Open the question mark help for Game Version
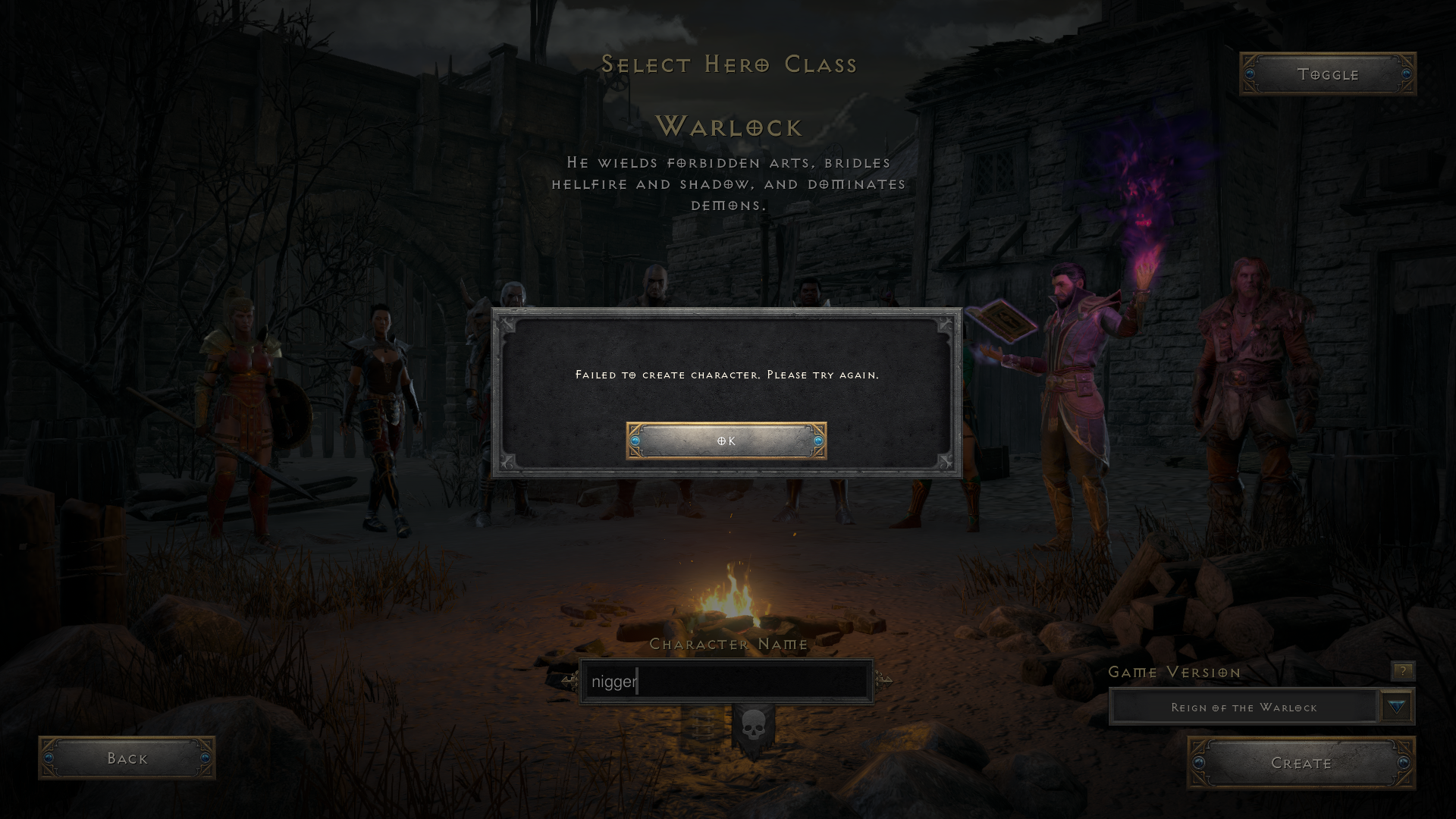1456x819 pixels. click(x=1402, y=670)
